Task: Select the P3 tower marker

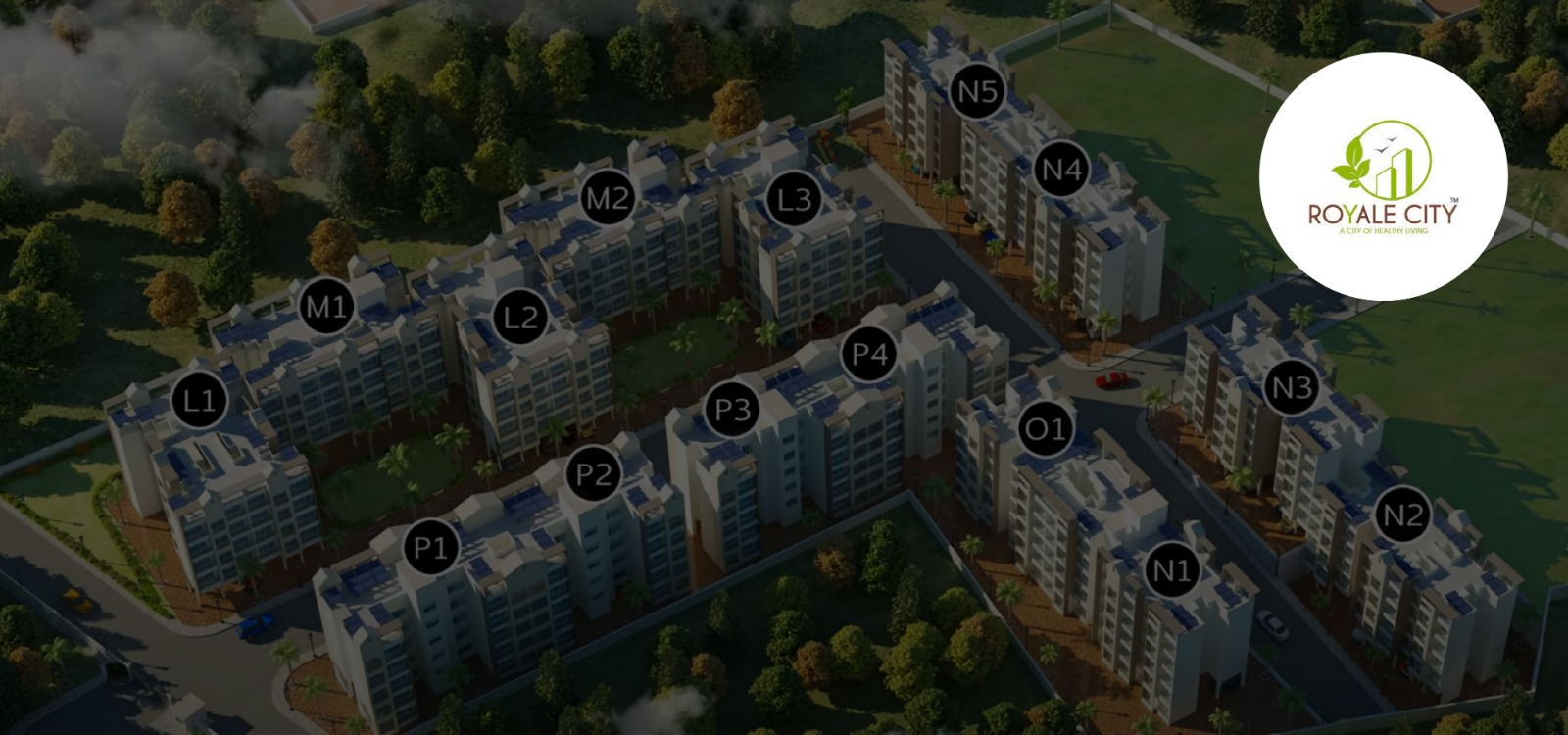Action: [731, 408]
